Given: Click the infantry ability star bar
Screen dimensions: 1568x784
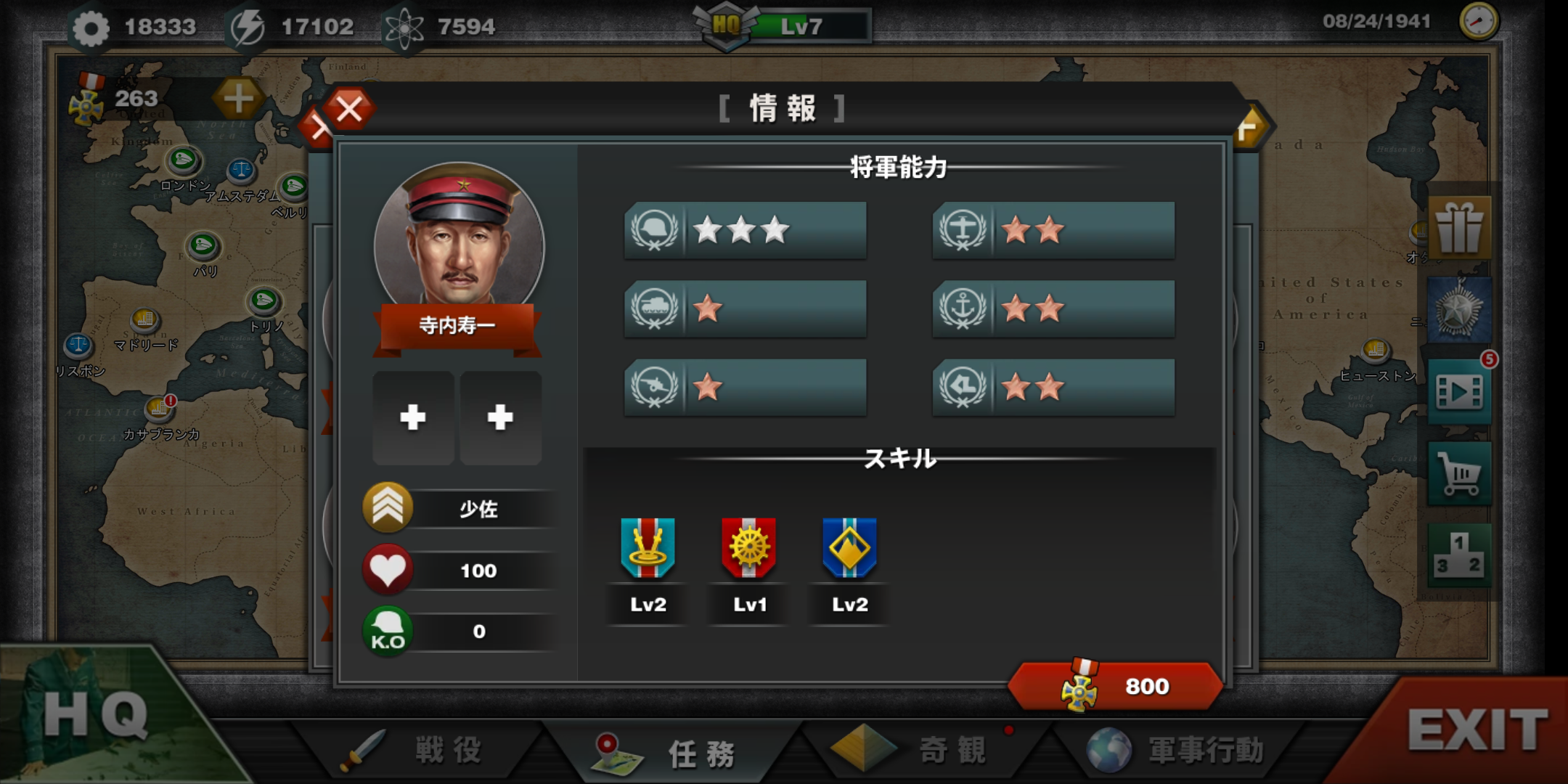Looking at the screenshot, I should 746,231.
